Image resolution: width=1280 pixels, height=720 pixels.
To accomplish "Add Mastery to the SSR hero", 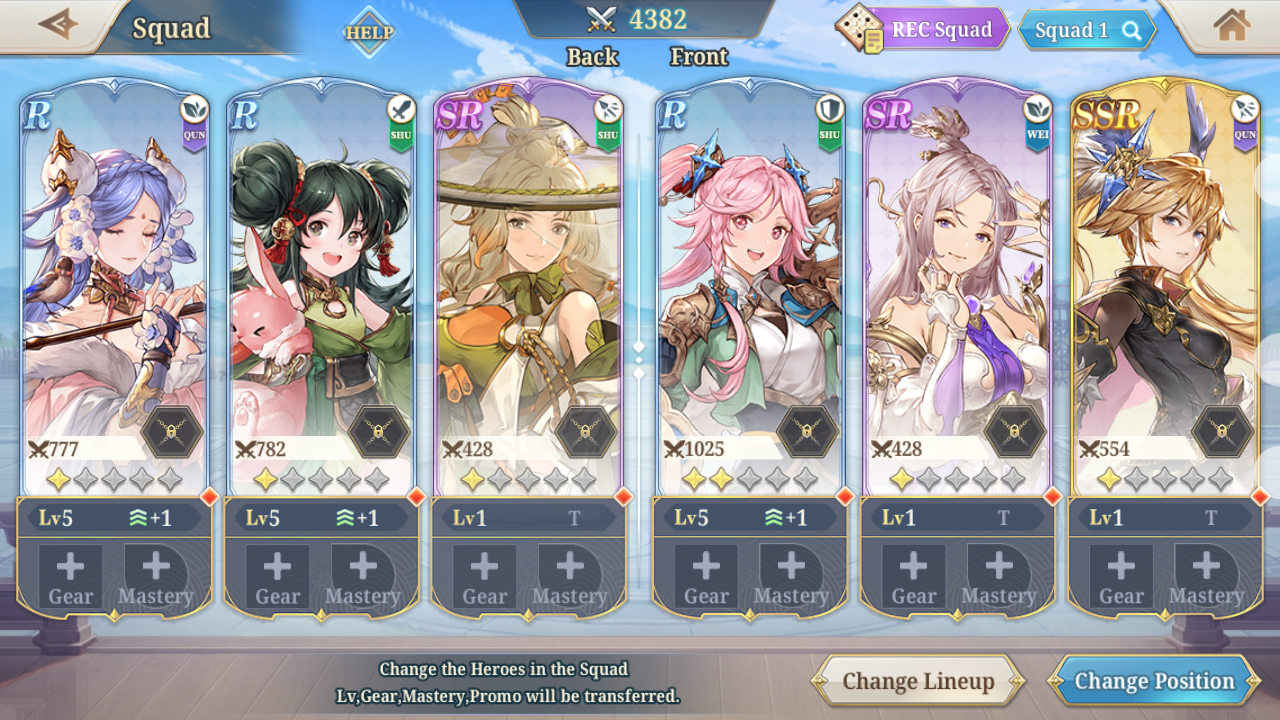I will pos(1206,577).
